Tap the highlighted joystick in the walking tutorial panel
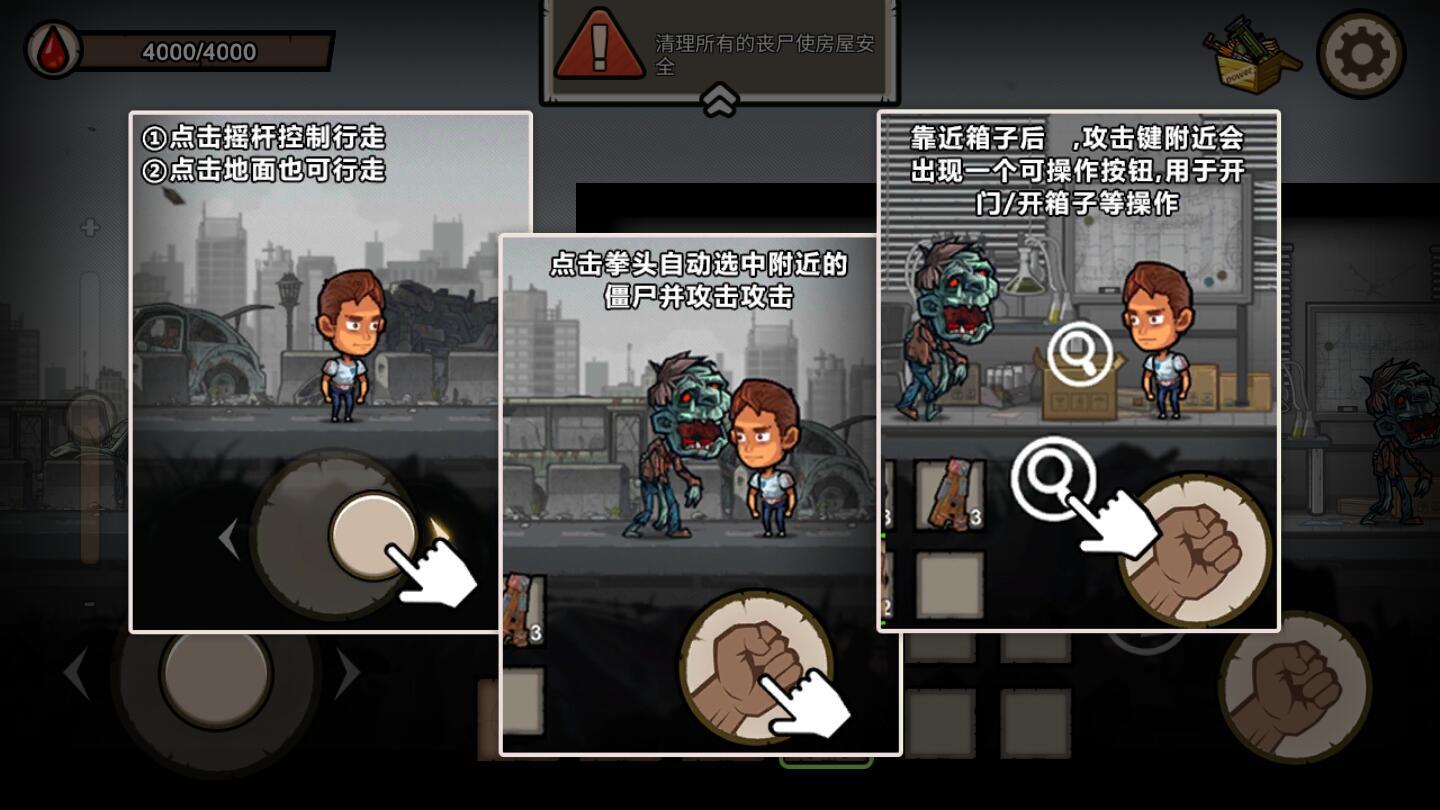This screenshot has height=810, width=1440. (375, 535)
